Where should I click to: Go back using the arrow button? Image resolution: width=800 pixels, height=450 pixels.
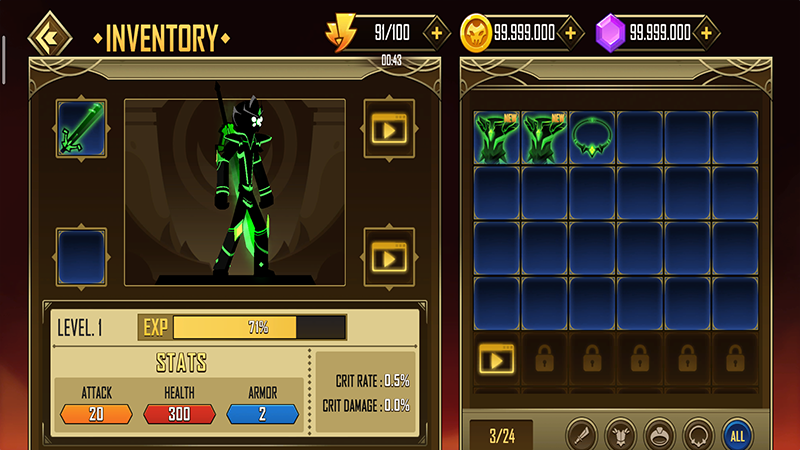pyautogui.click(x=46, y=36)
